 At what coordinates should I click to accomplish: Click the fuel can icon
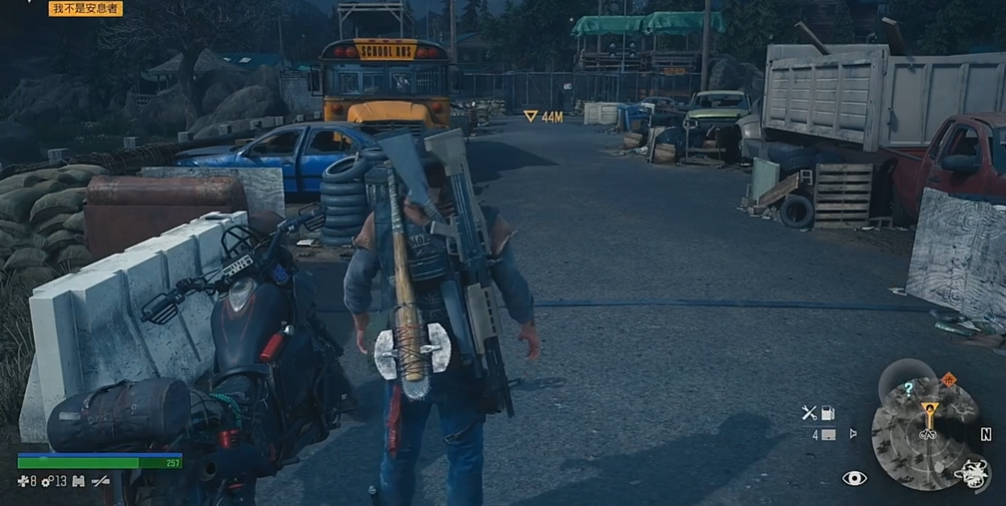828,412
